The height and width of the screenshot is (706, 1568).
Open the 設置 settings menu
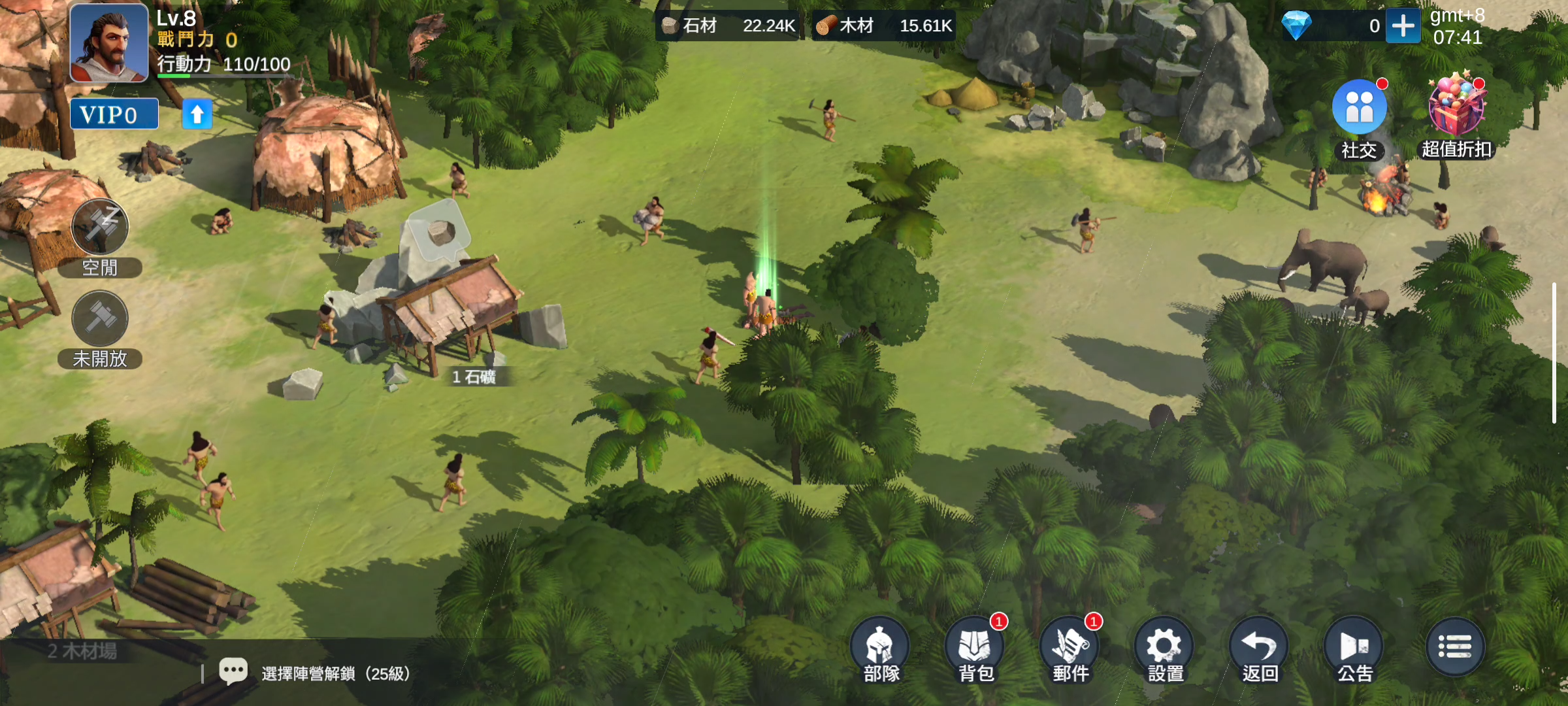tap(1165, 647)
